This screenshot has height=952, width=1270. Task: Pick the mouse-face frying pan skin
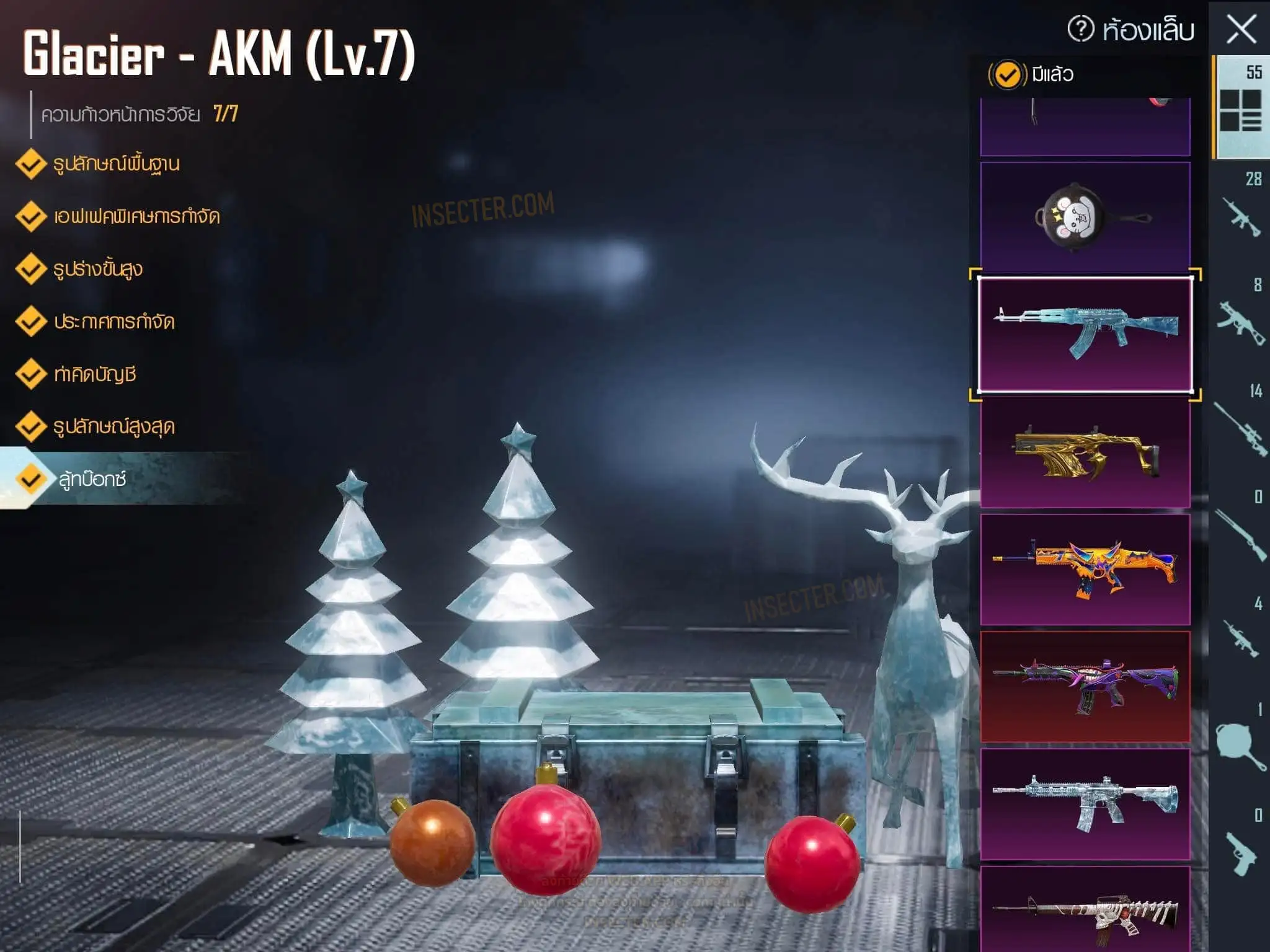(x=1085, y=217)
